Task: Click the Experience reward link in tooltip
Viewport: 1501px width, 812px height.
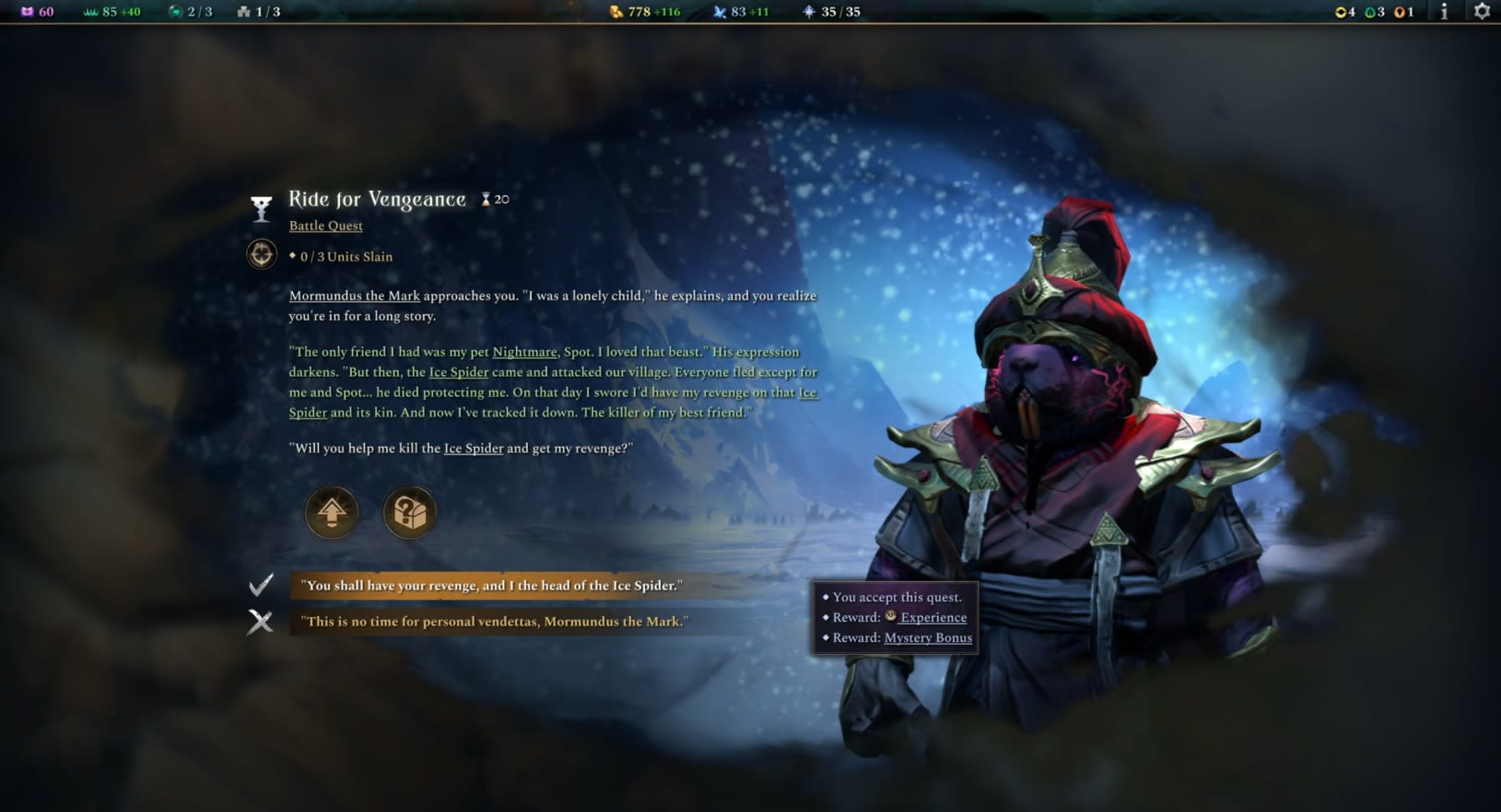Action: pyautogui.click(x=933, y=617)
